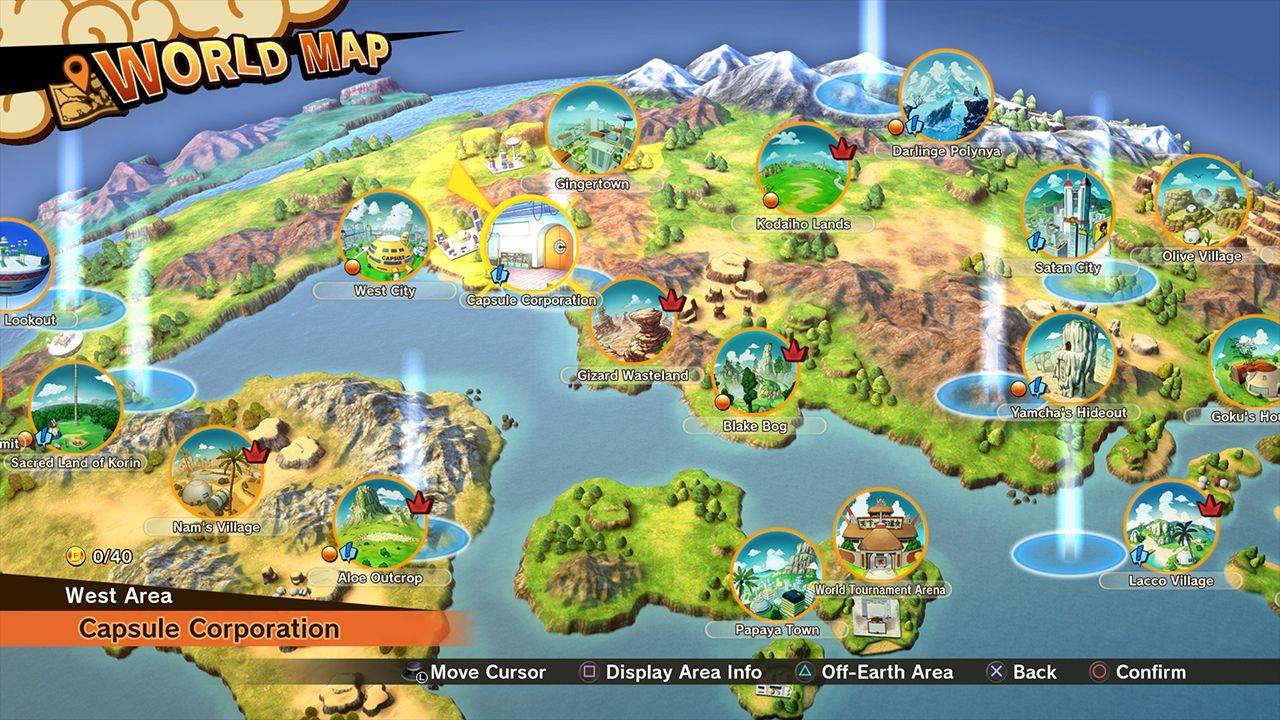The height and width of the screenshot is (720, 1280).
Task: Travel to Darlinge Polynya marker
Action: point(945,97)
